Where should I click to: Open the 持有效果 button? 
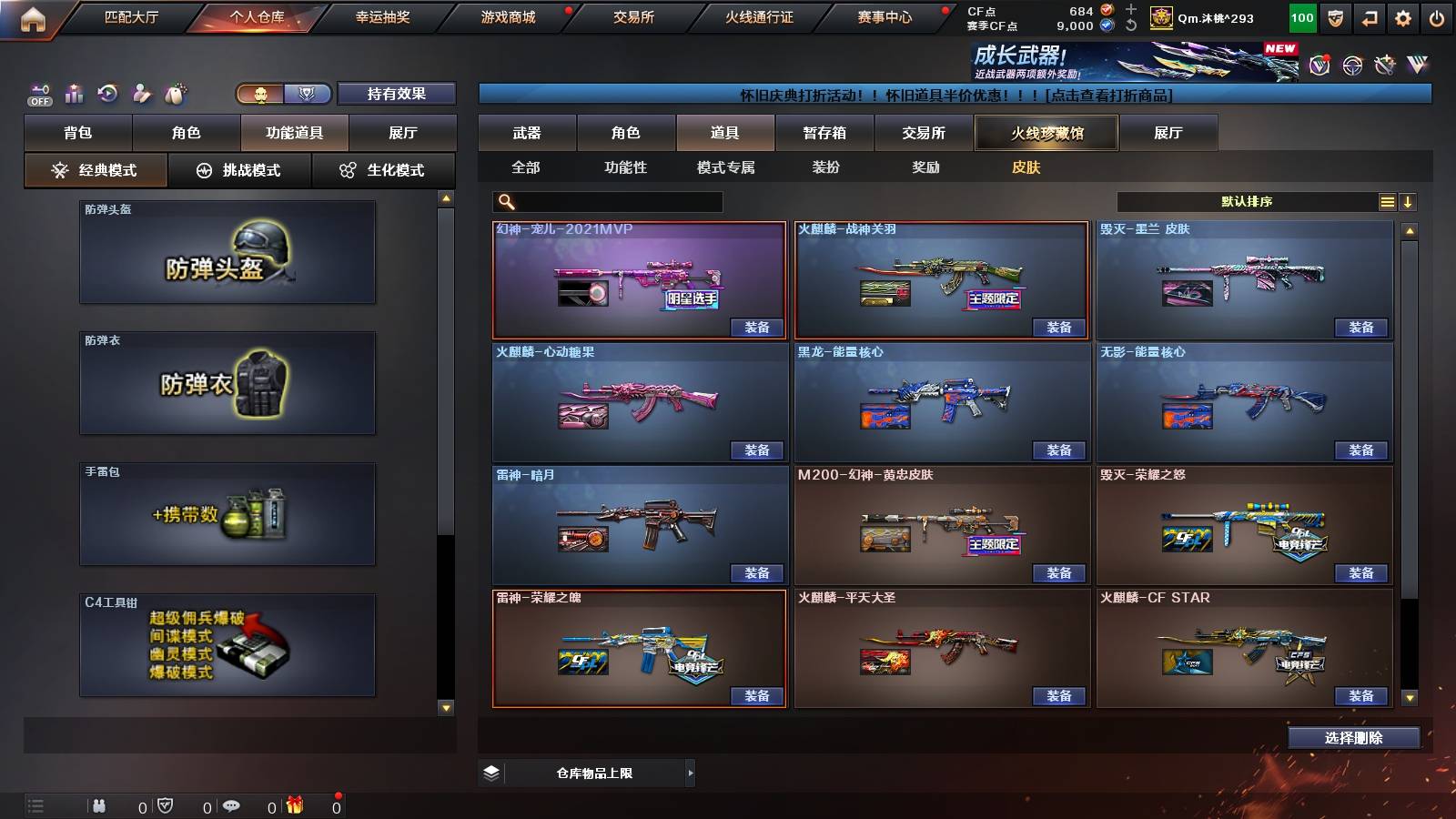point(397,94)
